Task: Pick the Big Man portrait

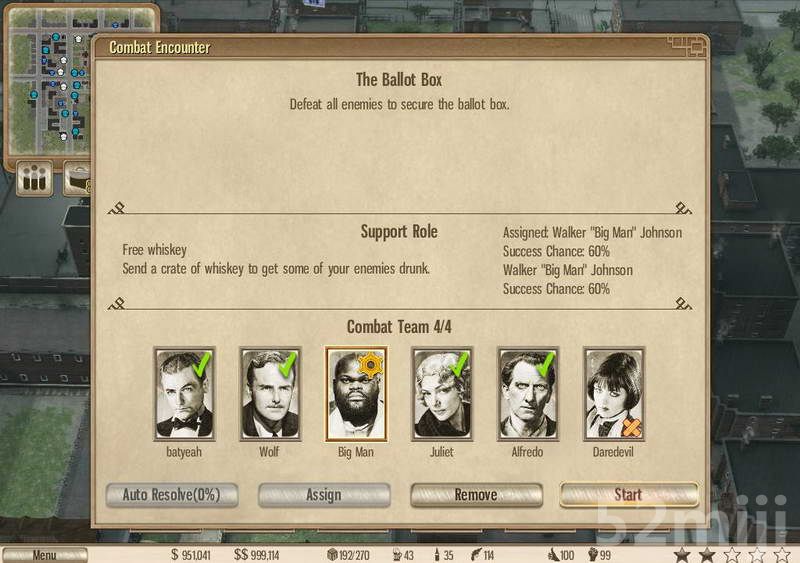Action: (x=356, y=394)
